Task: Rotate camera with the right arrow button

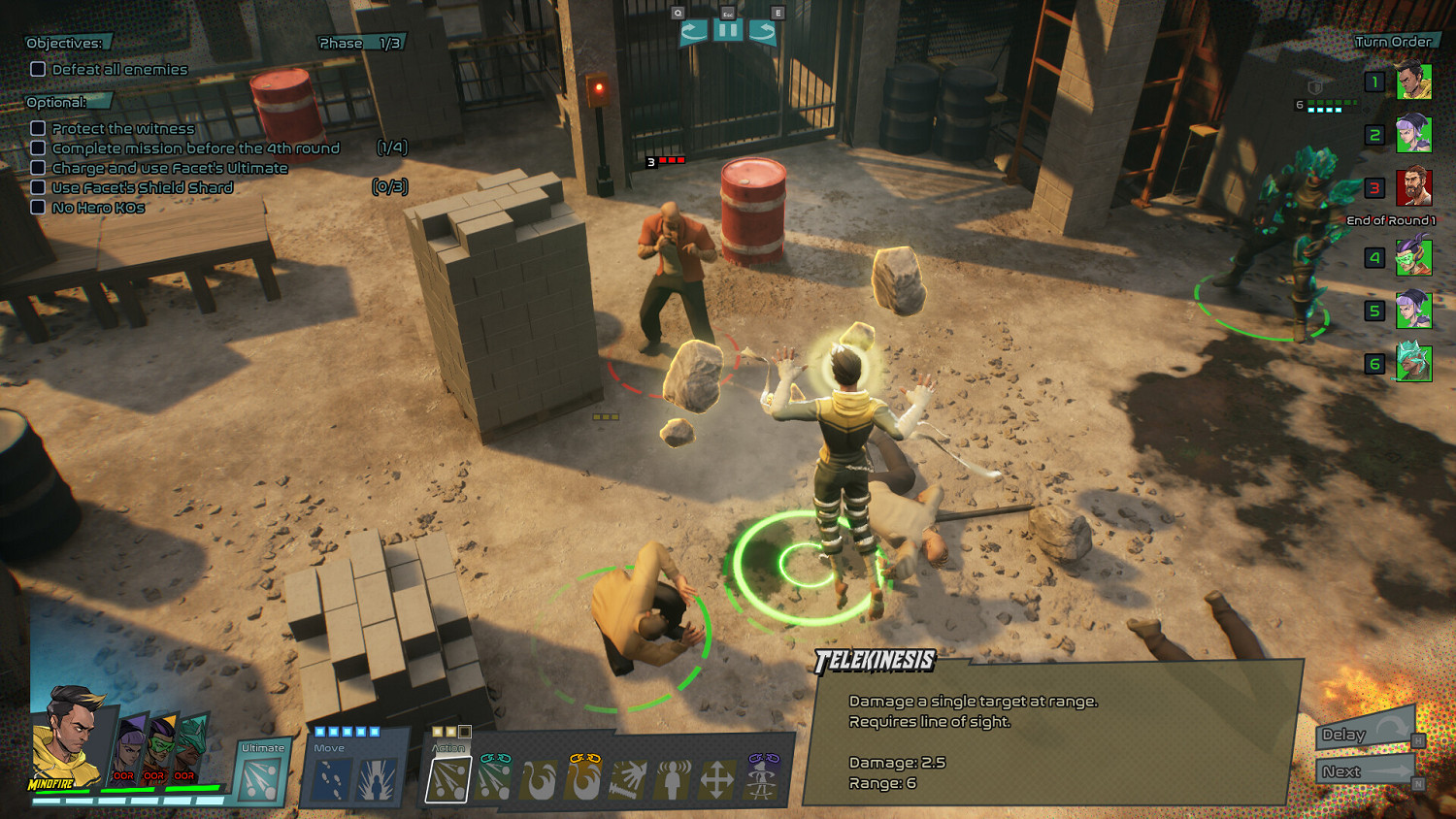Action: point(763,31)
